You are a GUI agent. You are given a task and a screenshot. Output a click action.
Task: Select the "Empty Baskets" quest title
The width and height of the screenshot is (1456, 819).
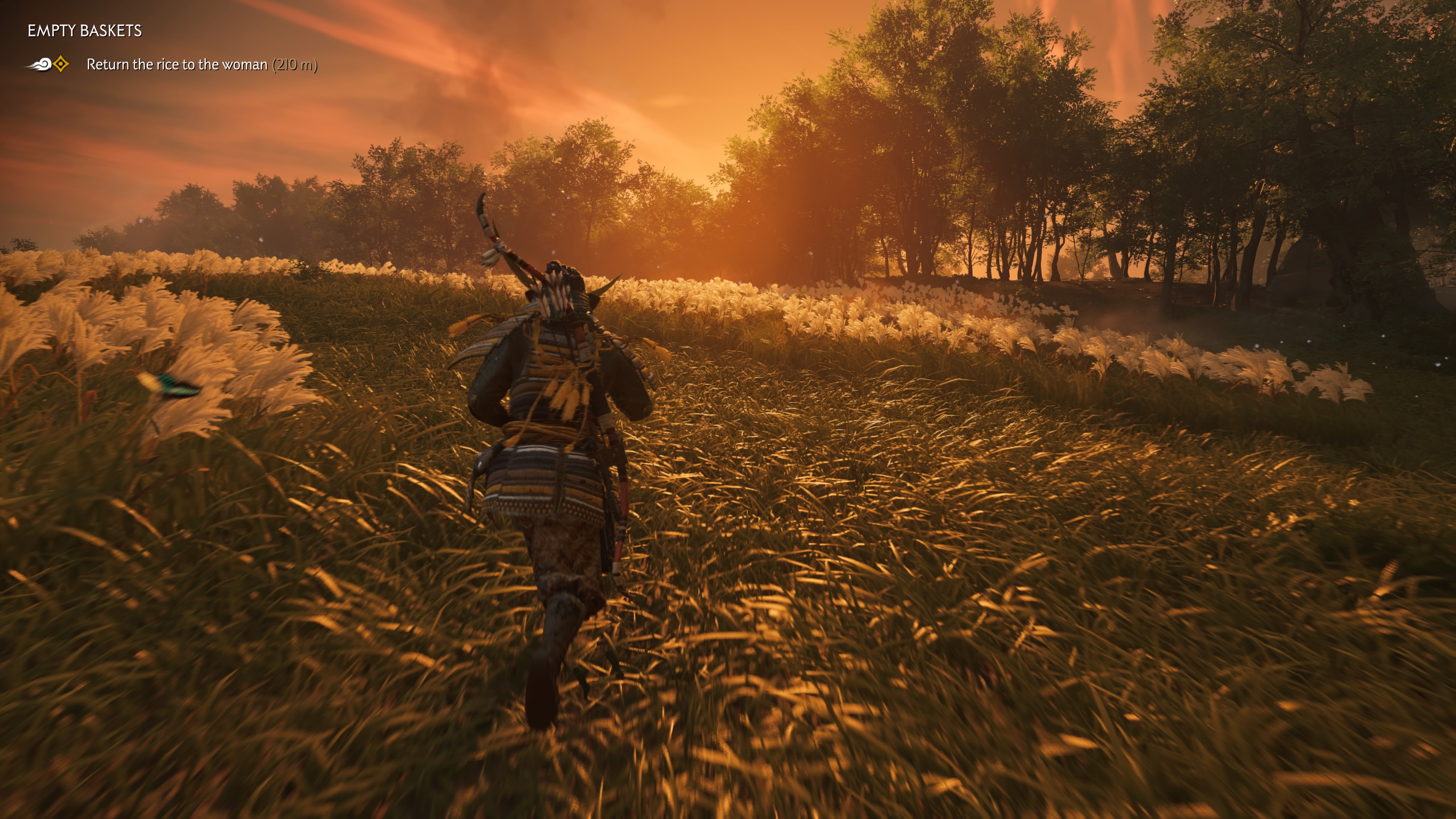click(x=85, y=31)
